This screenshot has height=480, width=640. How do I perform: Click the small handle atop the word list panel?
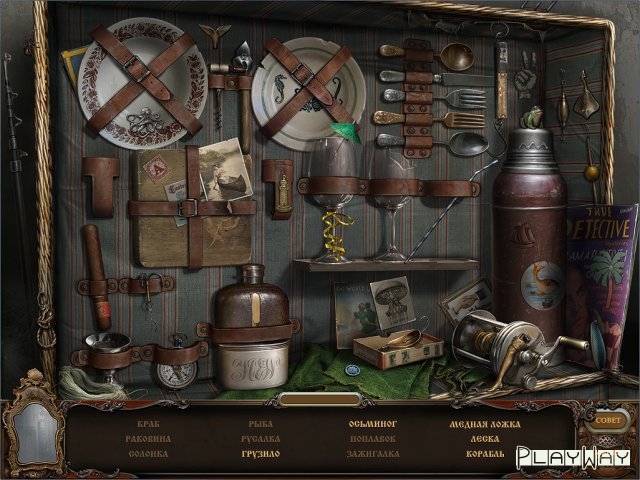tap(320, 399)
